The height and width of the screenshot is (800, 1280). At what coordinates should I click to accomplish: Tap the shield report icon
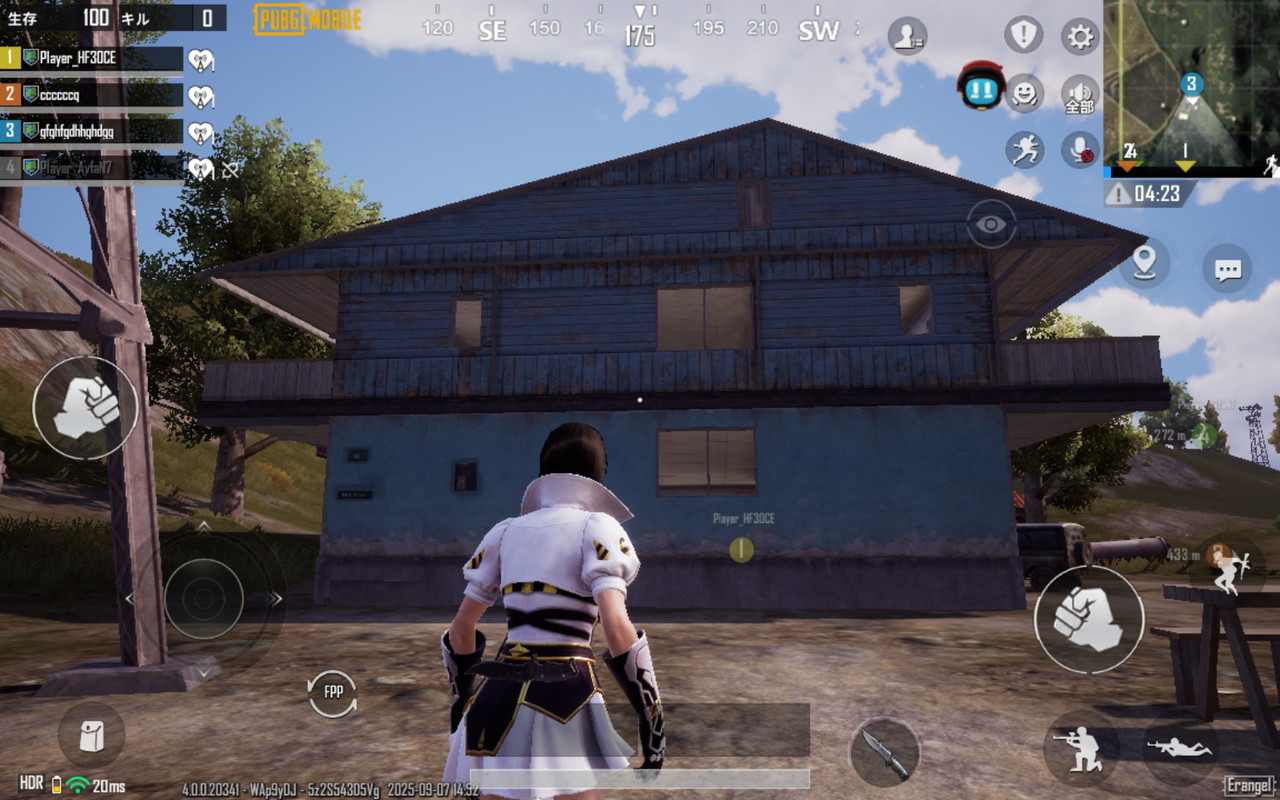(1023, 36)
